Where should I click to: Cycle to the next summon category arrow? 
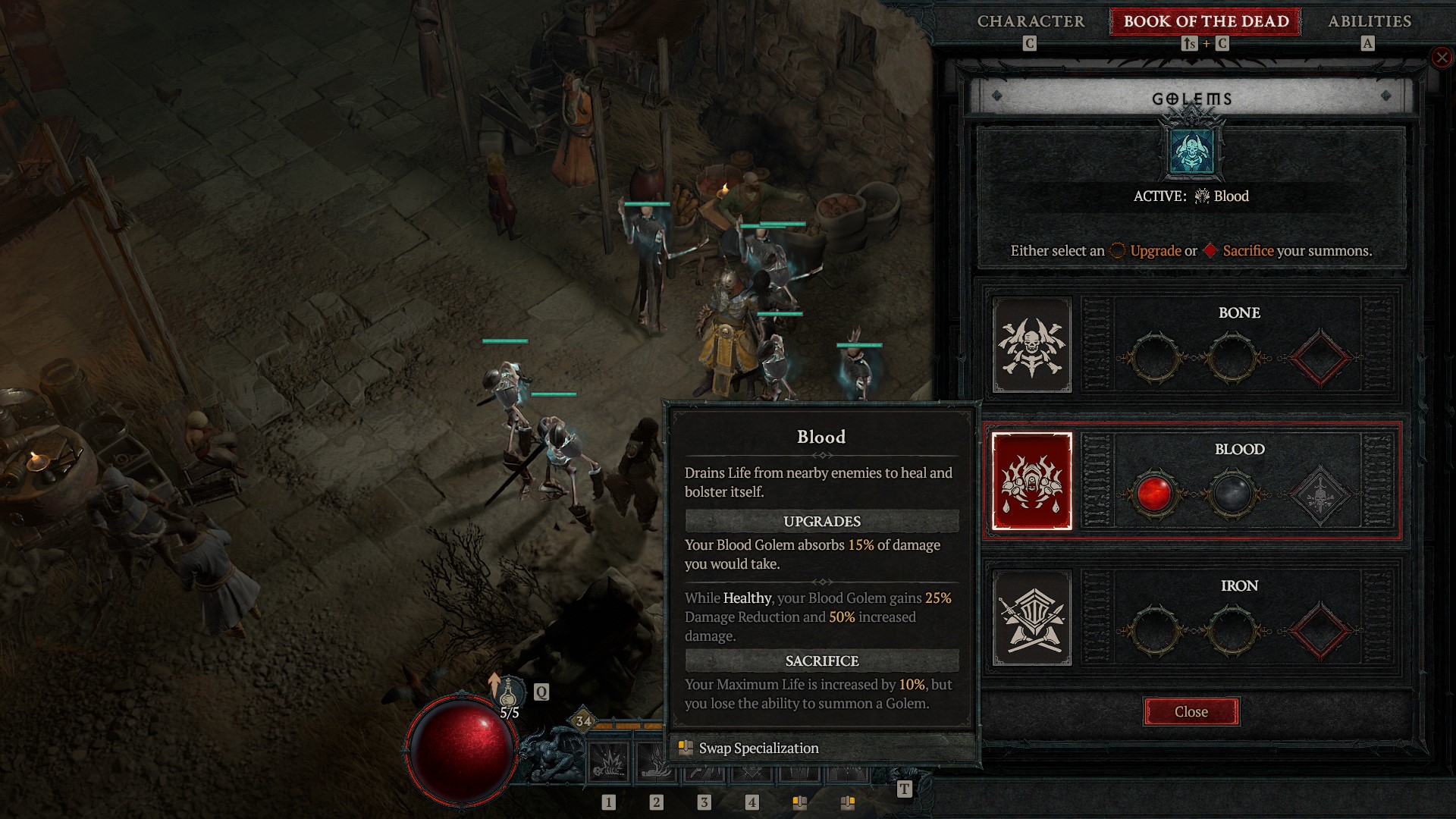point(1385,96)
